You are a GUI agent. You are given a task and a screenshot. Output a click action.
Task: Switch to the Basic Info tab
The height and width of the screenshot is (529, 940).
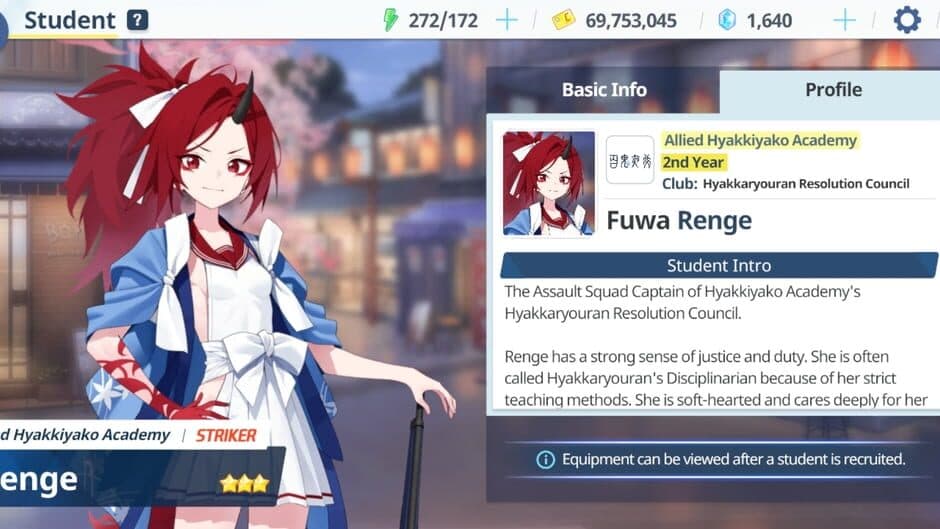tap(603, 90)
